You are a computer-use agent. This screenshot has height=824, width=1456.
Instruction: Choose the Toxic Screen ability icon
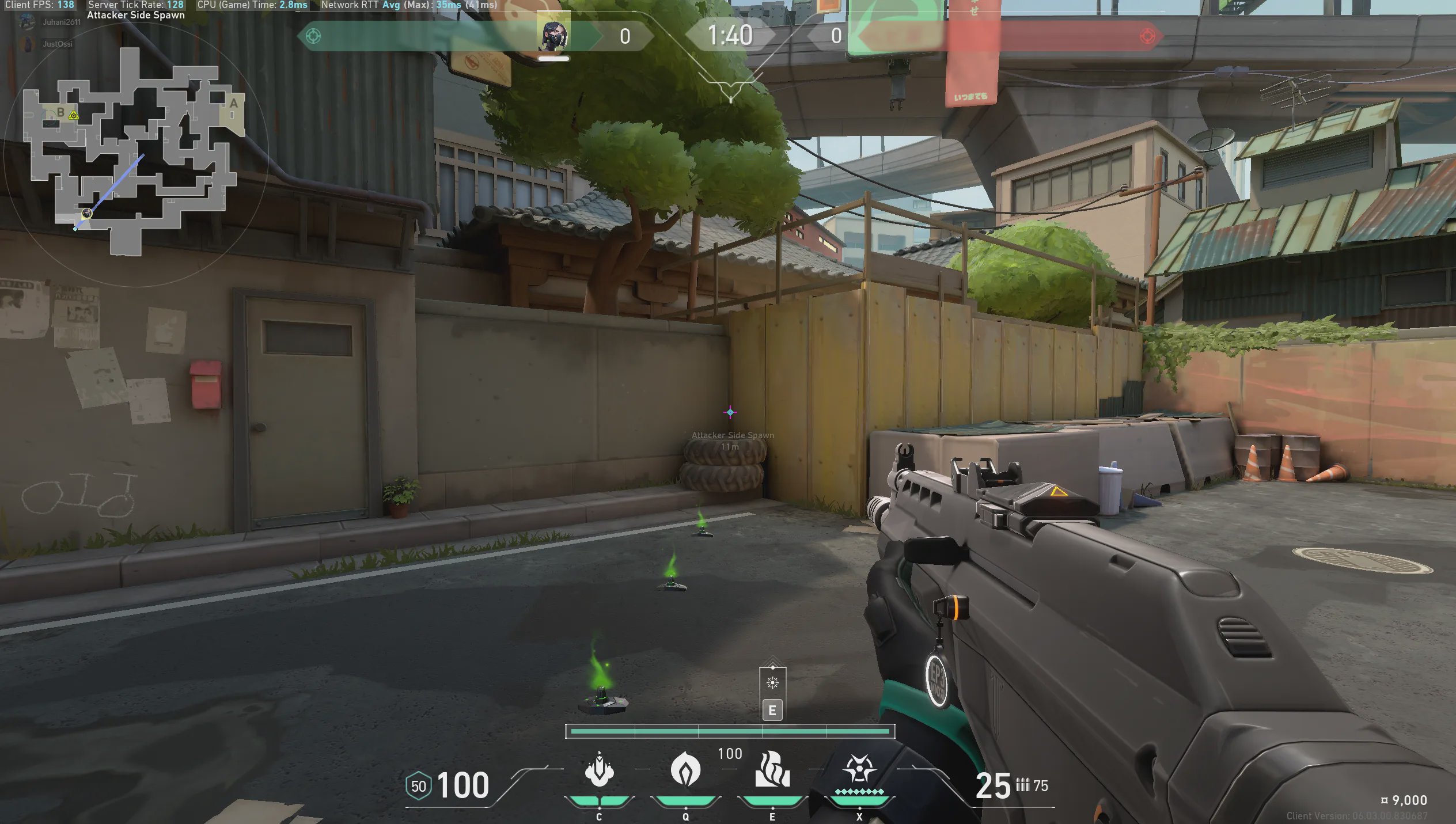(x=772, y=770)
